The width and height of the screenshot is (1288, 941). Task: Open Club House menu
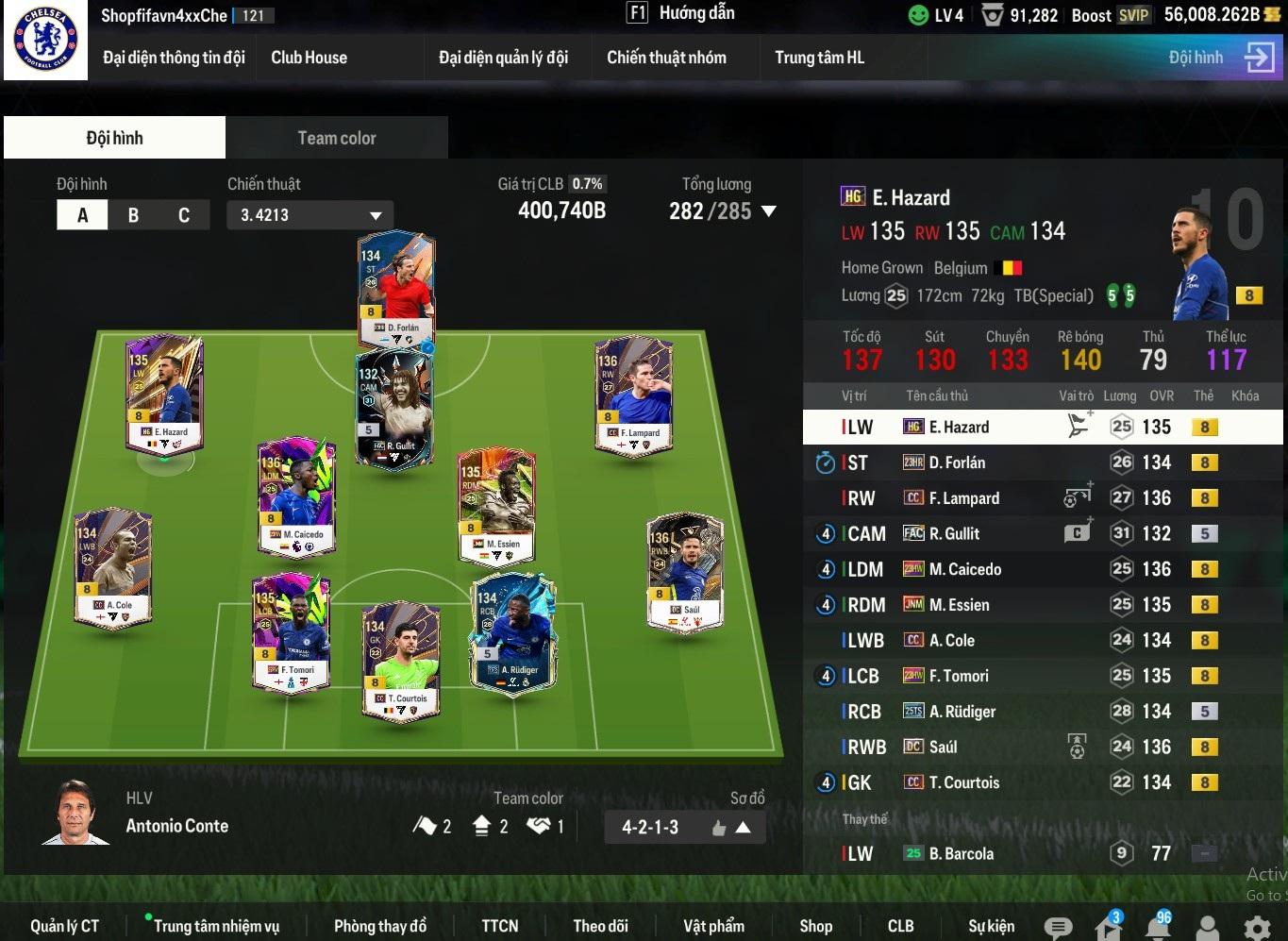(x=309, y=58)
